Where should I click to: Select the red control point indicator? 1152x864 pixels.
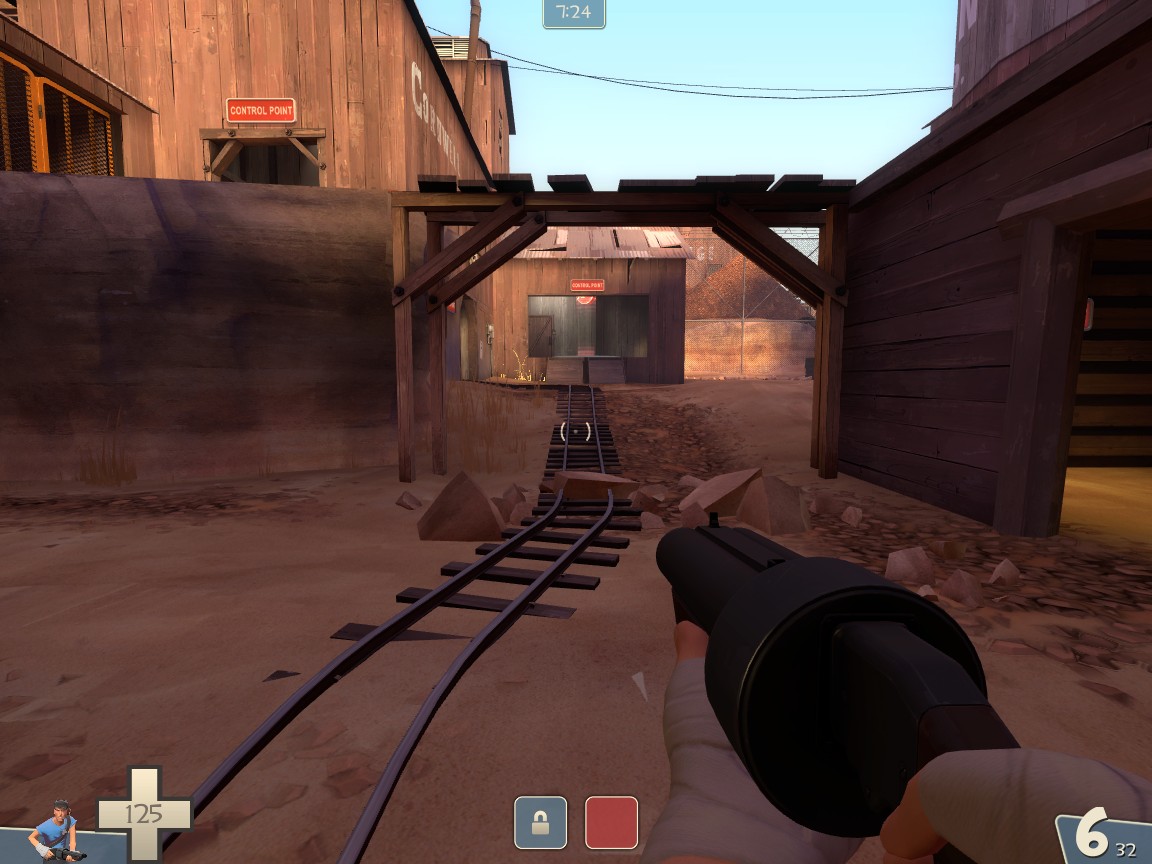coord(611,822)
